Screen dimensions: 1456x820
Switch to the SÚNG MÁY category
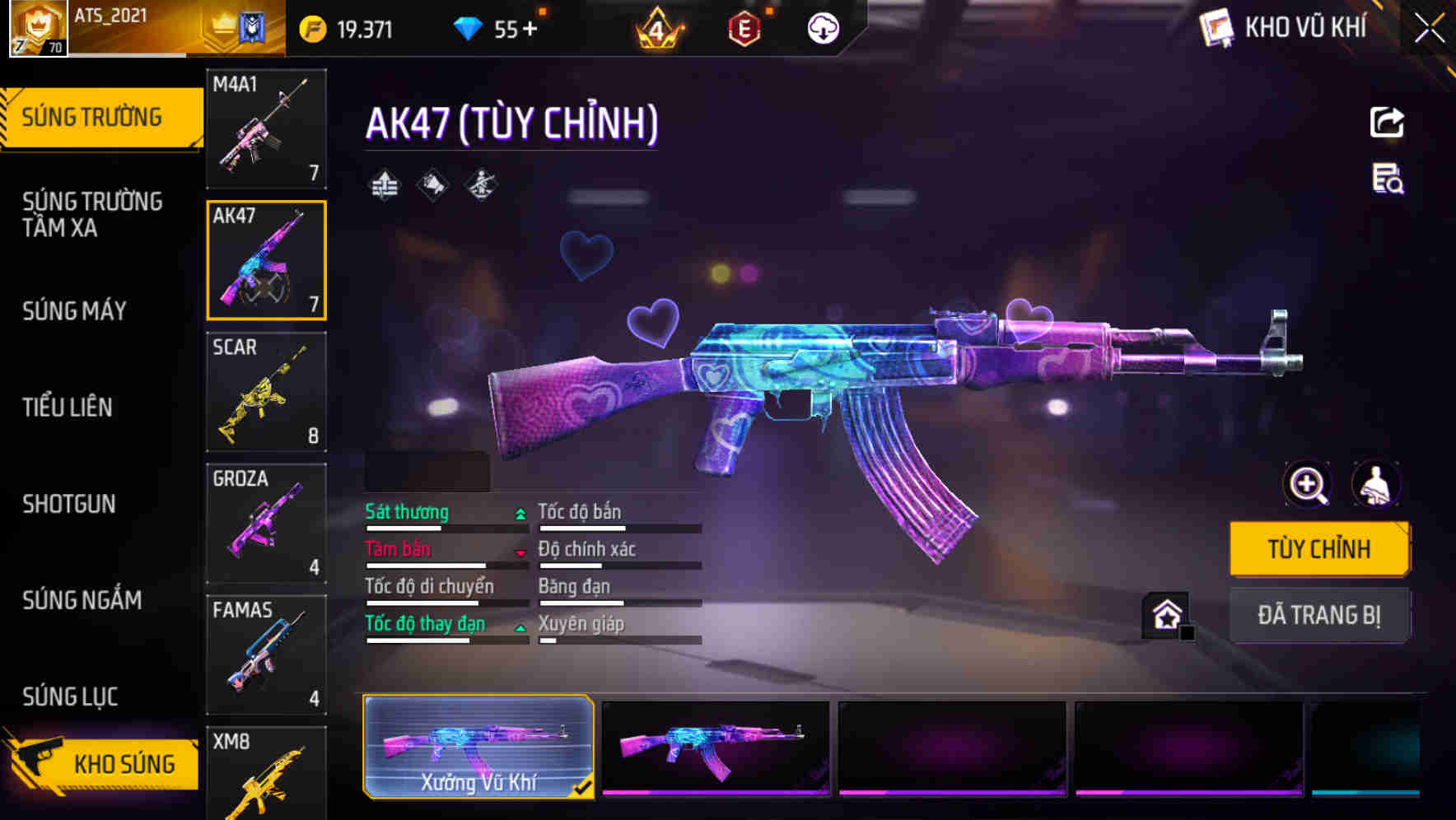pyautogui.click(x=74, y=310)
